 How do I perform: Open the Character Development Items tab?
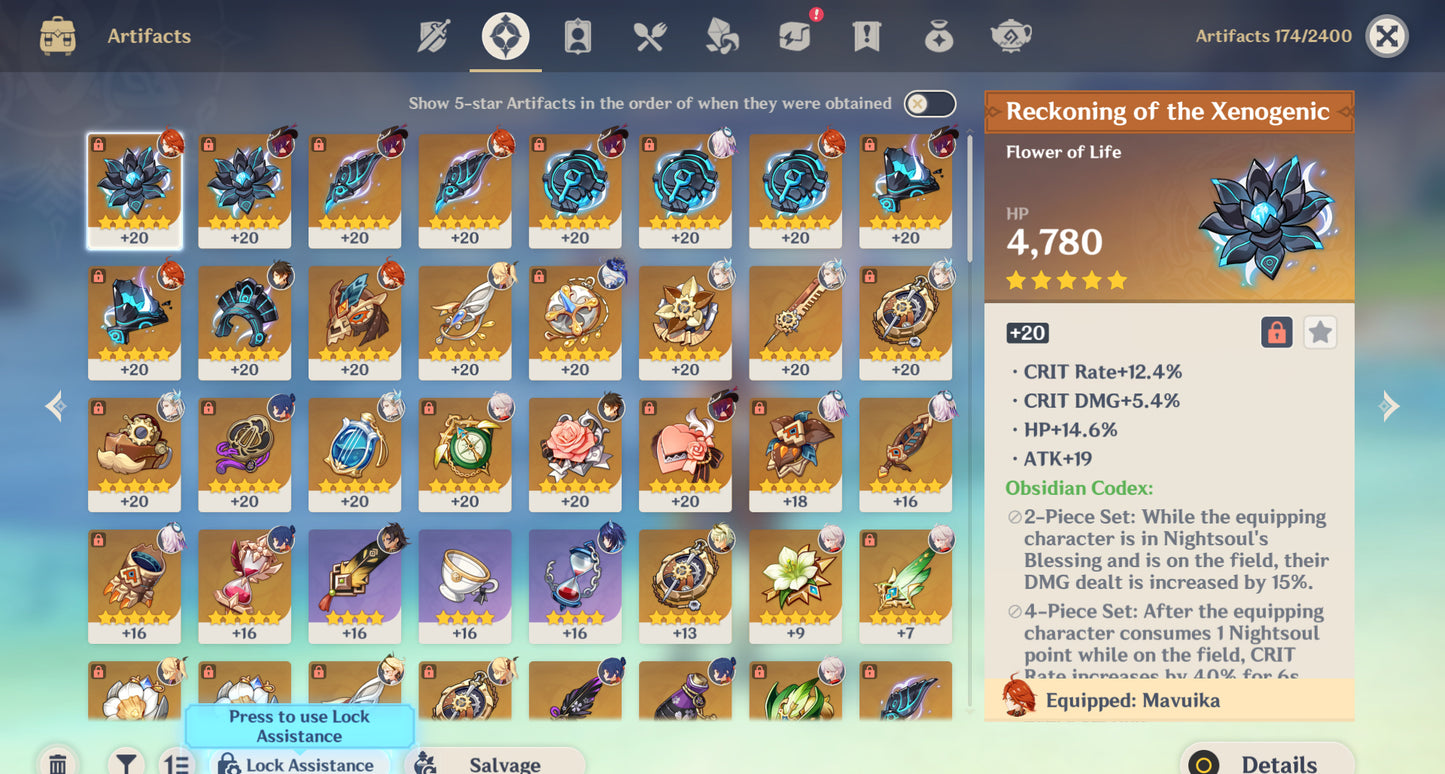[576, 36]
